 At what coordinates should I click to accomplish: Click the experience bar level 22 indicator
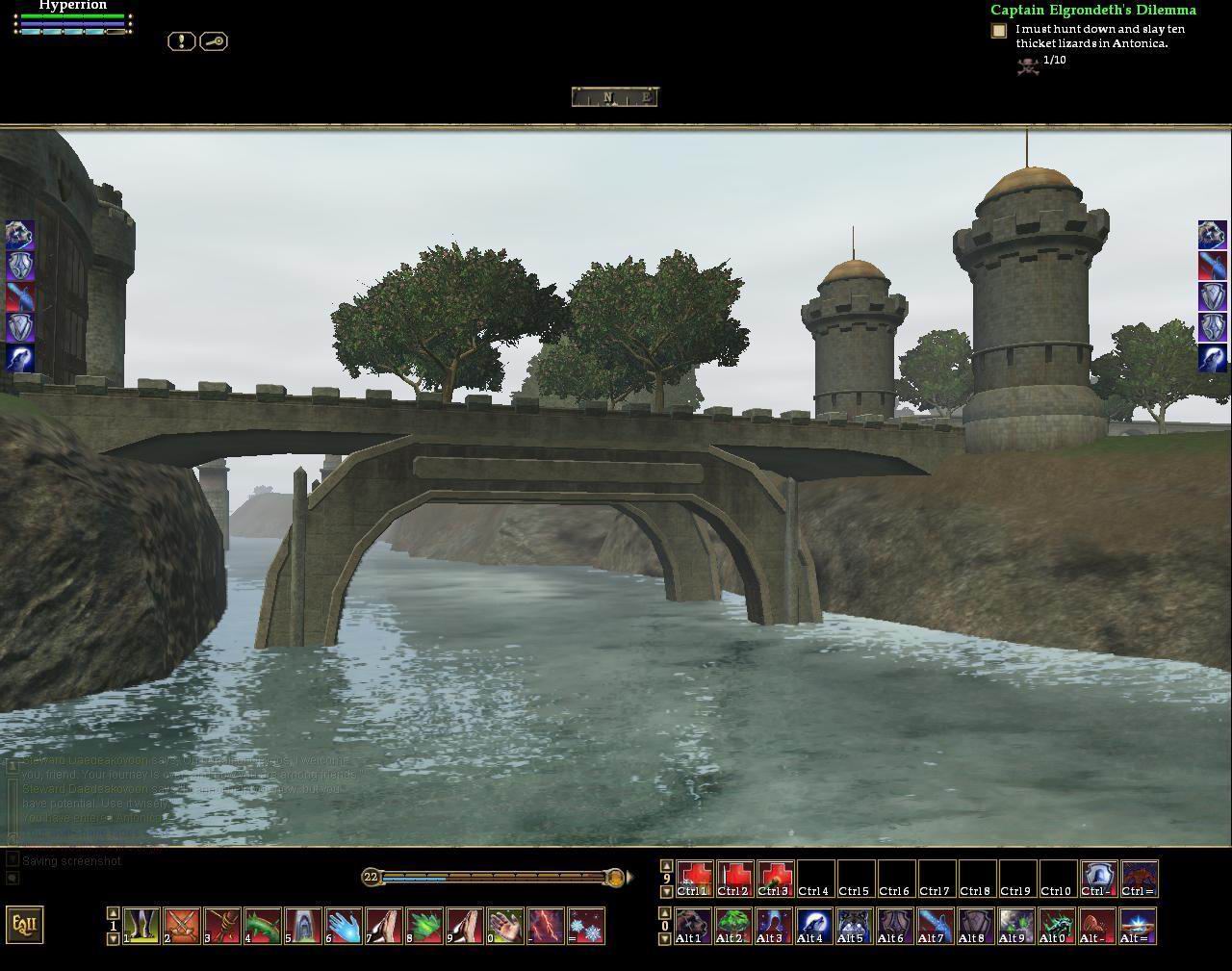click(372, 877)
